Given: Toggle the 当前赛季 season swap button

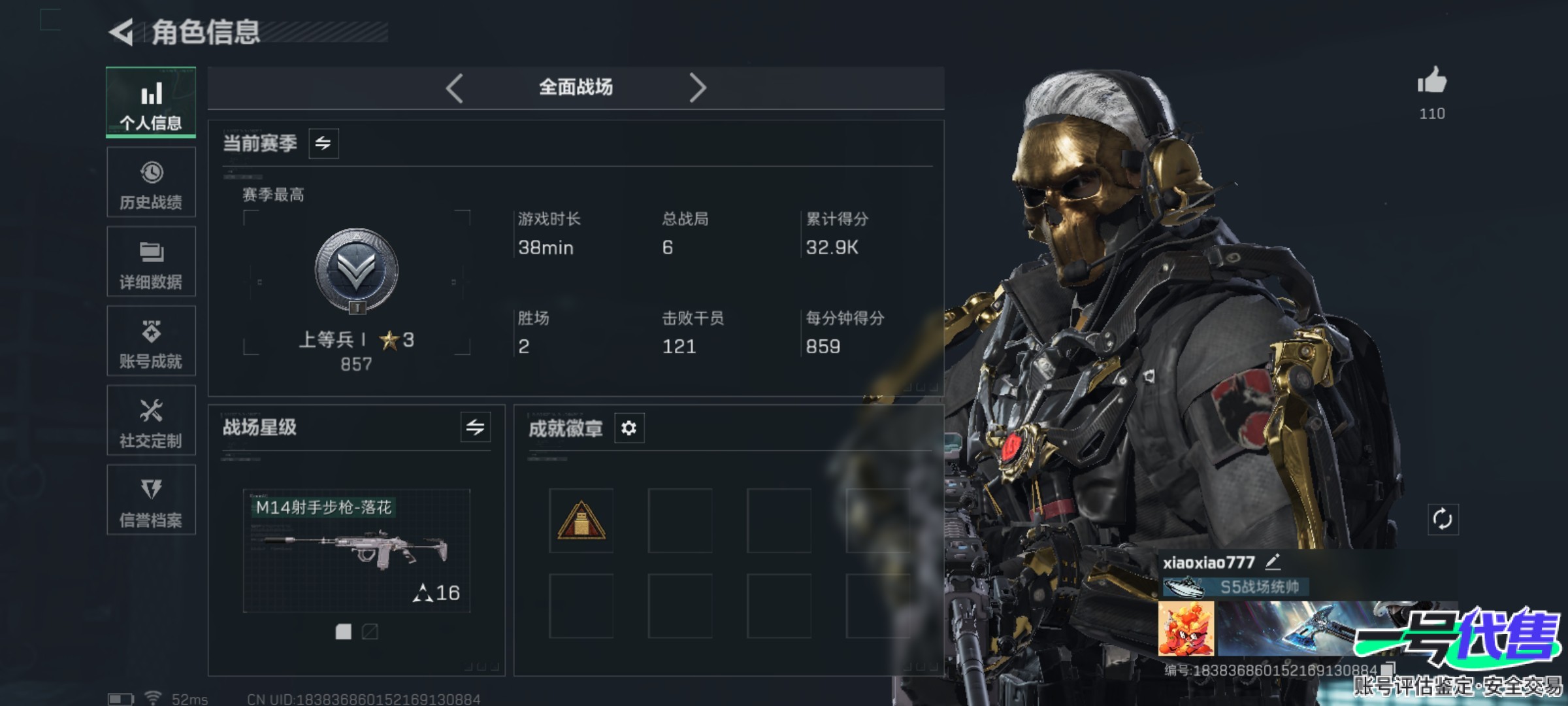Looking at the screenshot, I should (323, 143).
